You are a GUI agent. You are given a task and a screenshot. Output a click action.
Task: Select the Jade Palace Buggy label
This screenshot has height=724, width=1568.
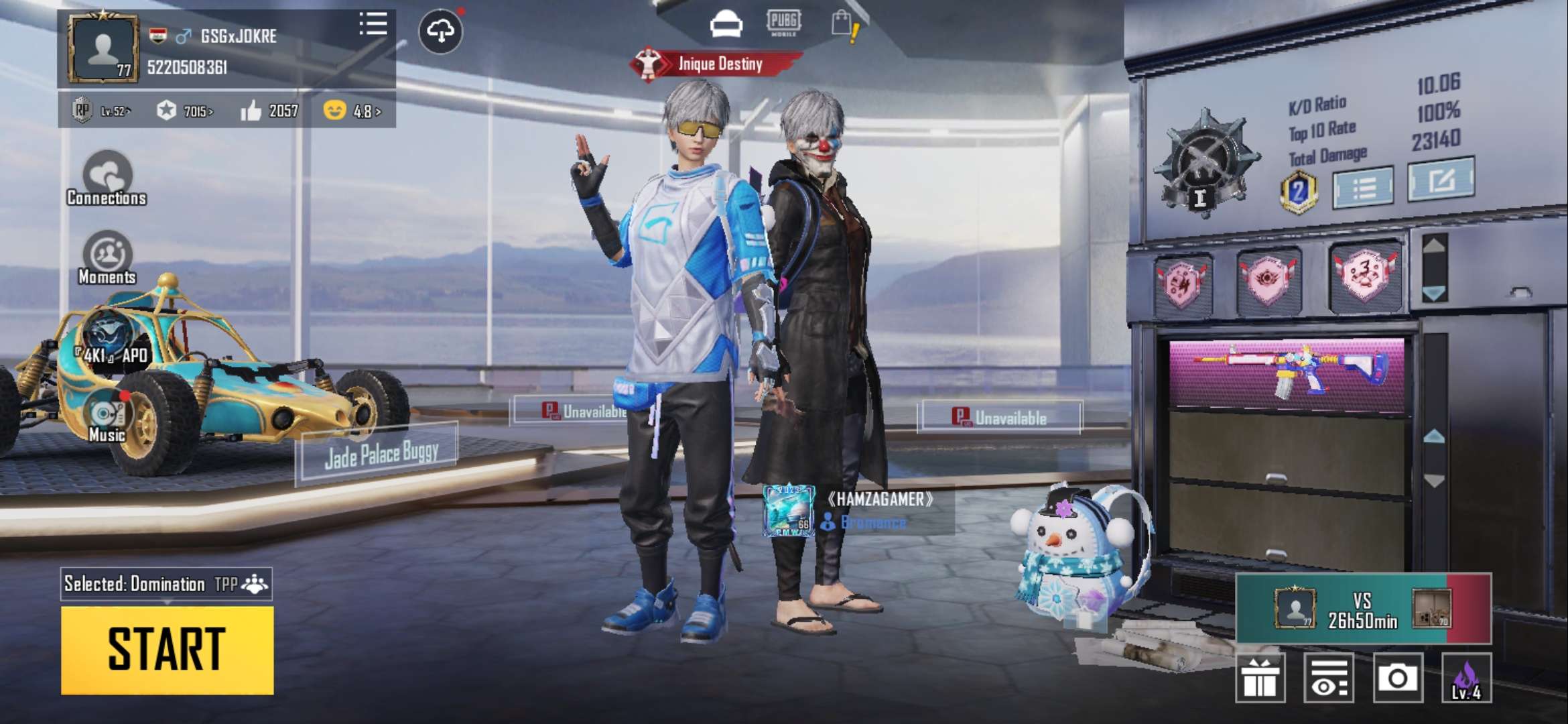click(x=380, y=454)
